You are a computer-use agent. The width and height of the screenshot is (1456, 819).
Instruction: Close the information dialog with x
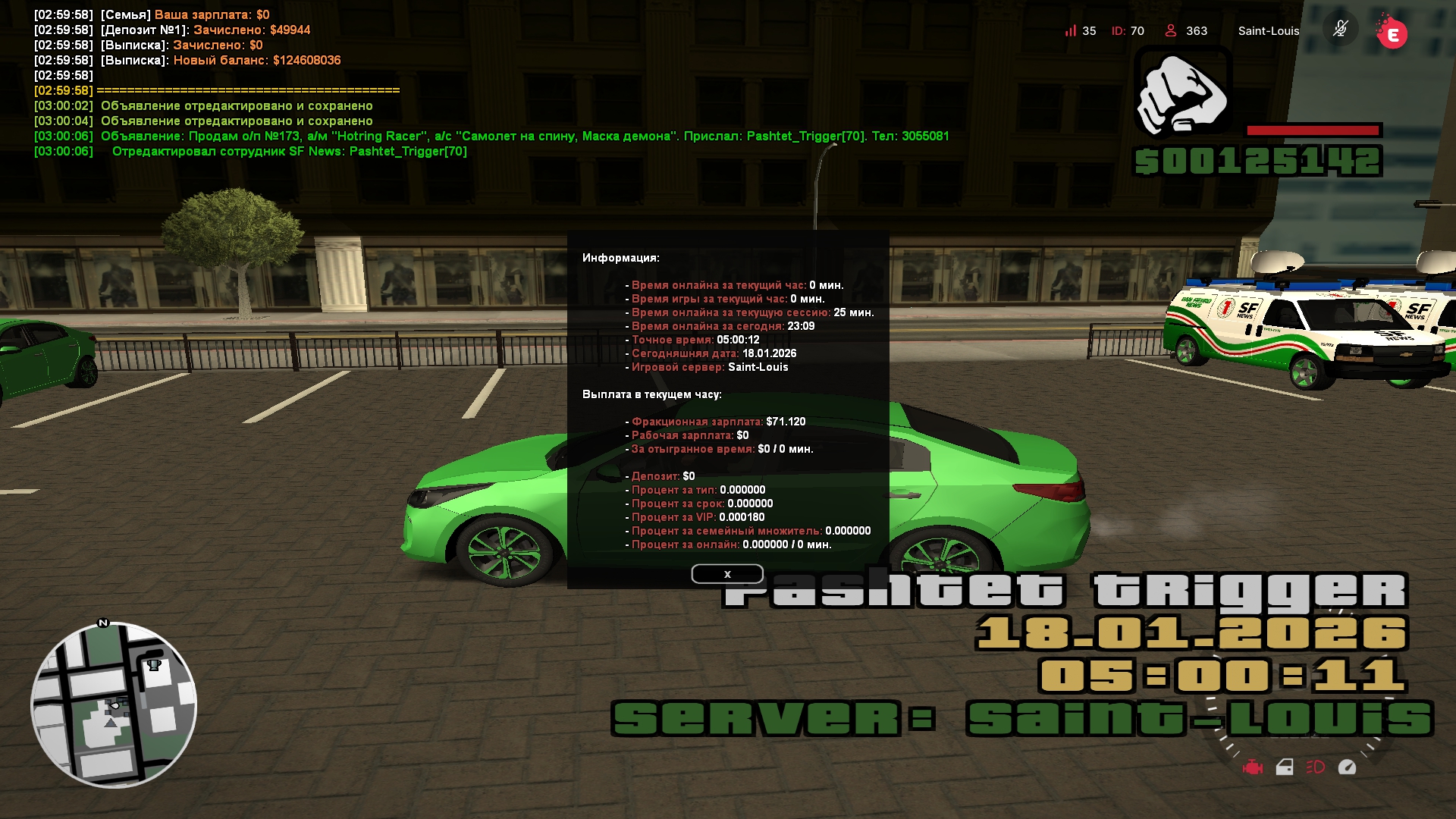click(726, 574)
